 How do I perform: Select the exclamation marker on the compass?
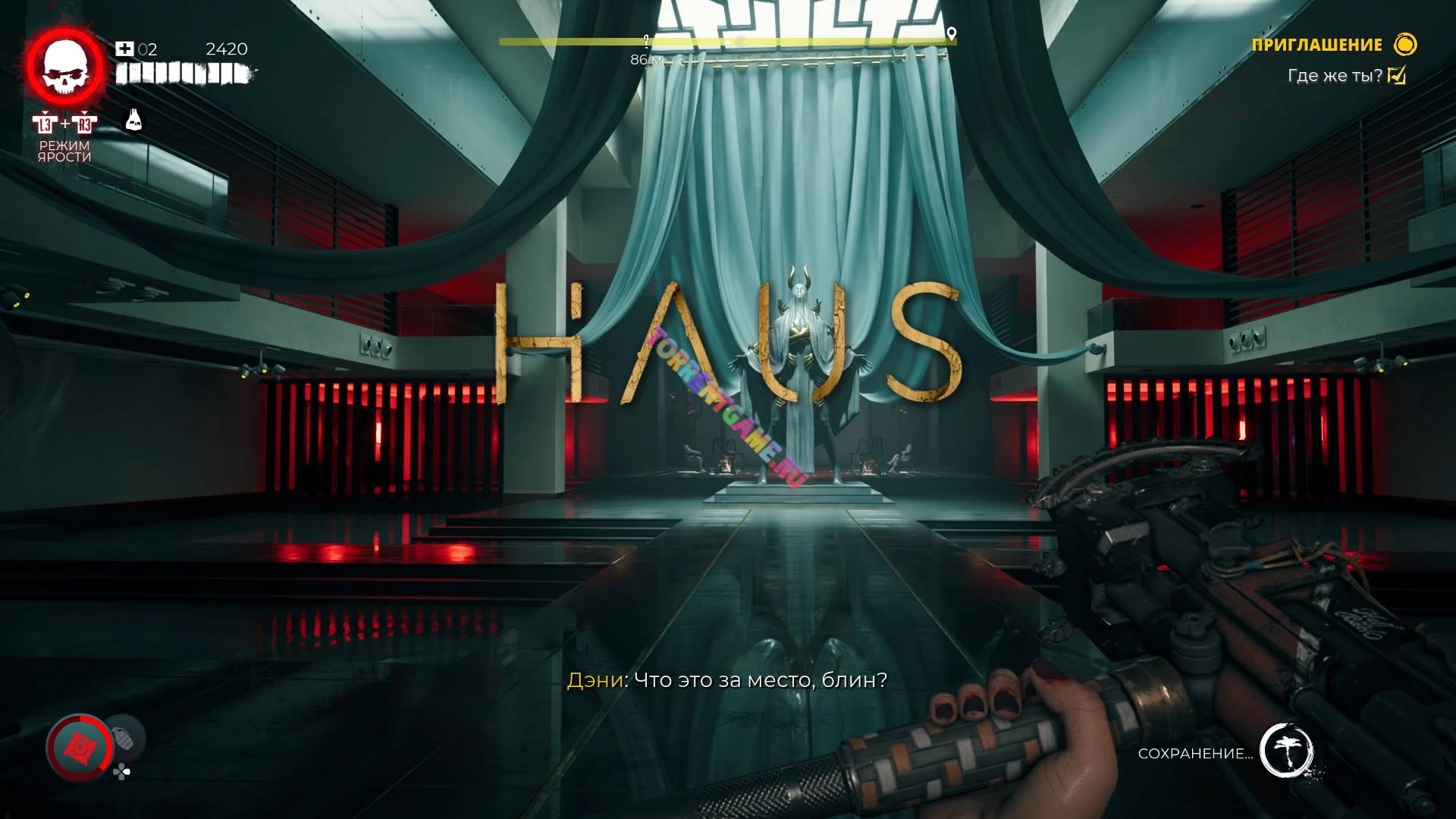tap(646, 40)
